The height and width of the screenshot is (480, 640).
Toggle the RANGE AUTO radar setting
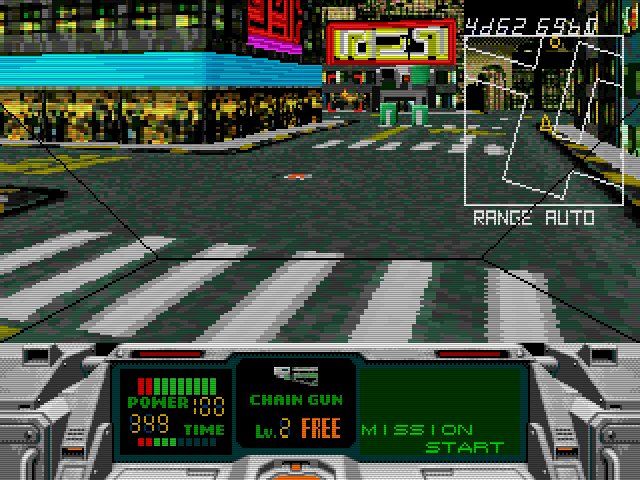pyautogui.click(x=533, y=217)
